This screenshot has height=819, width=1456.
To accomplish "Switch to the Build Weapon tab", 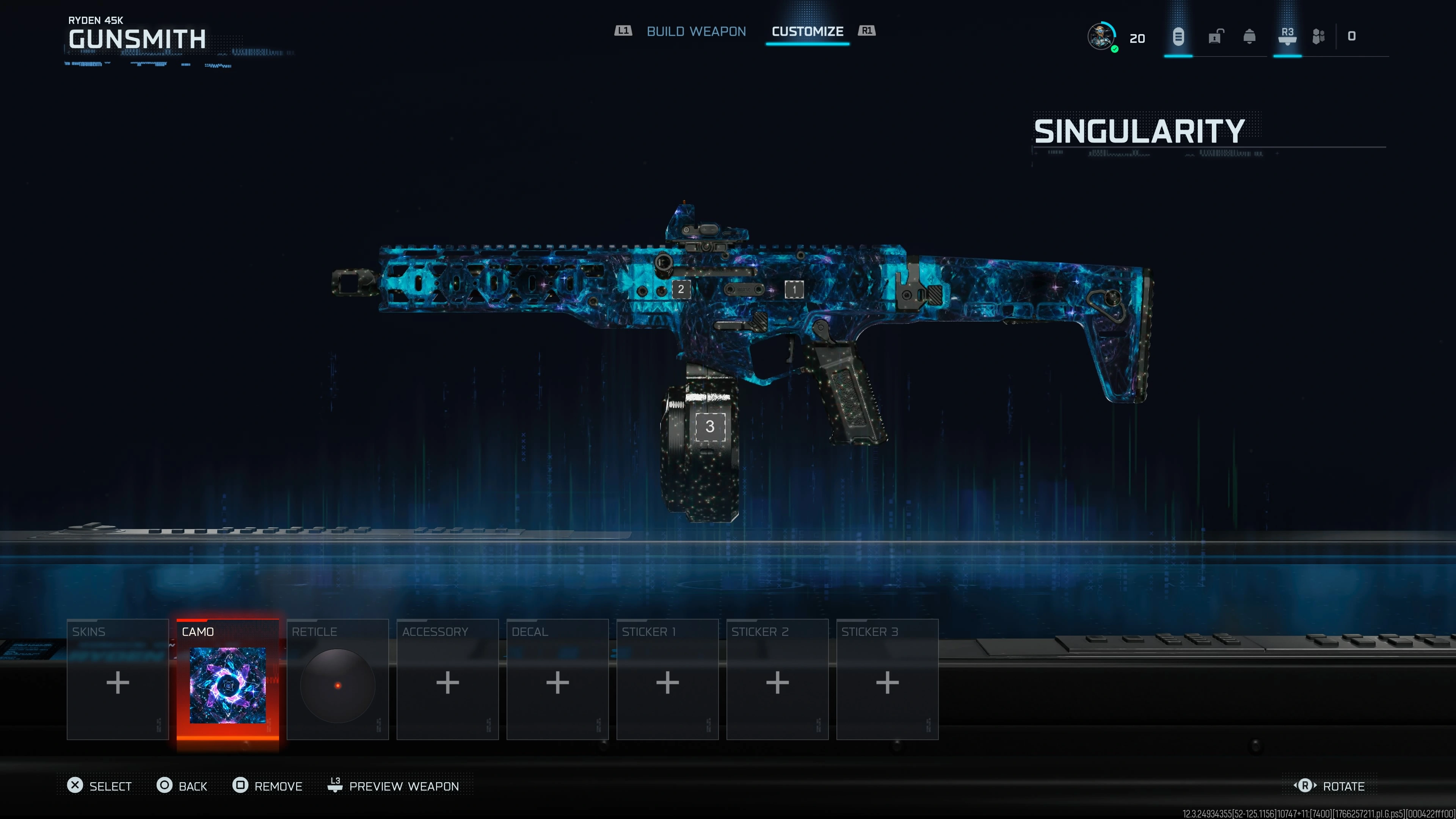I will 697,31.
